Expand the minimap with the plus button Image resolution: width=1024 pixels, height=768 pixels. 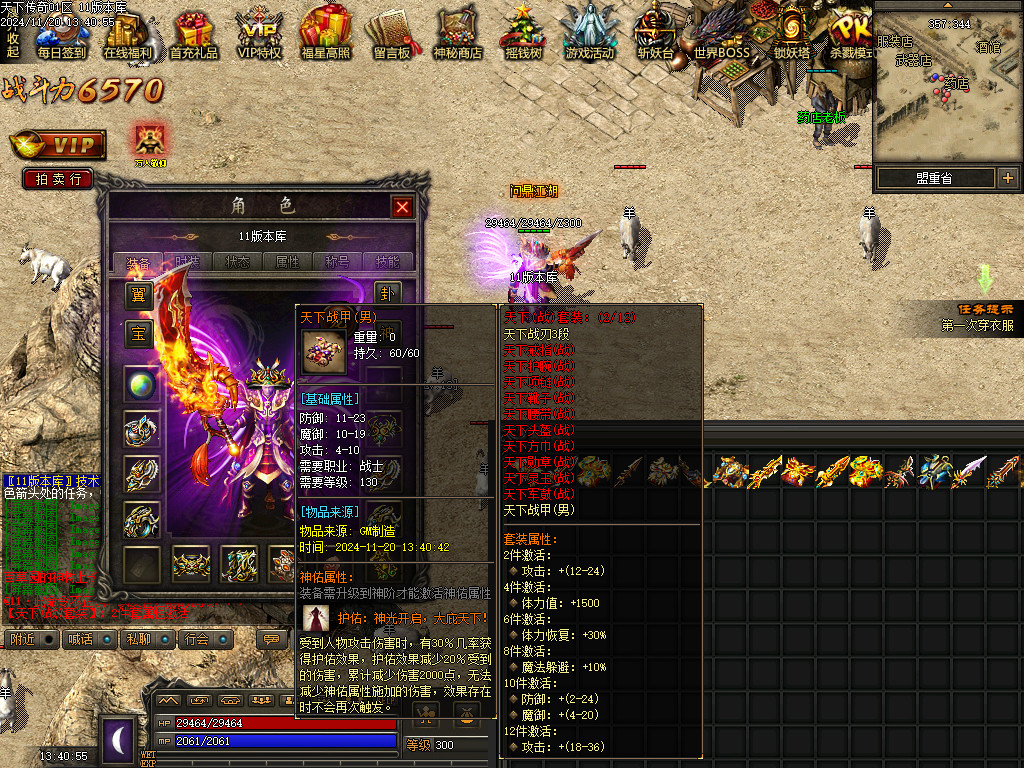tap(1007, 178)
